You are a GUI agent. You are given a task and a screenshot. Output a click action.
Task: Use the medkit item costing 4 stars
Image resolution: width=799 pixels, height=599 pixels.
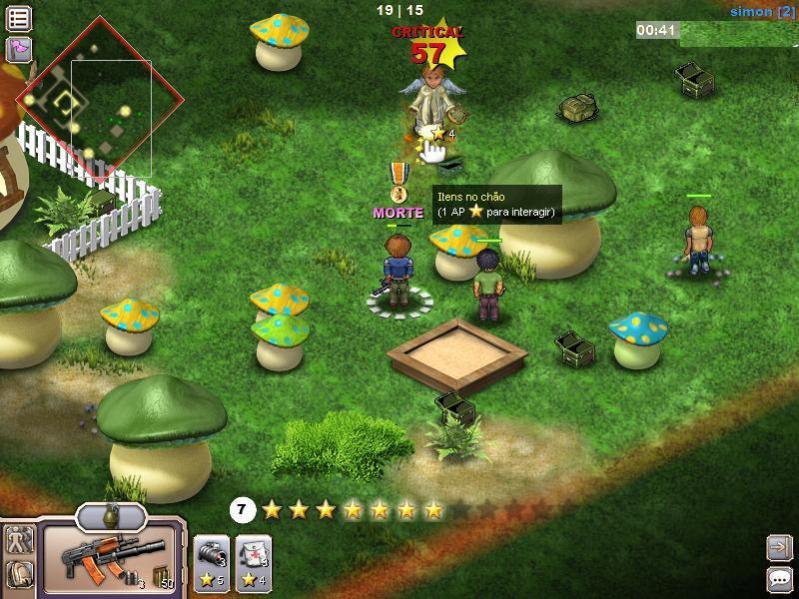(253, 562)
